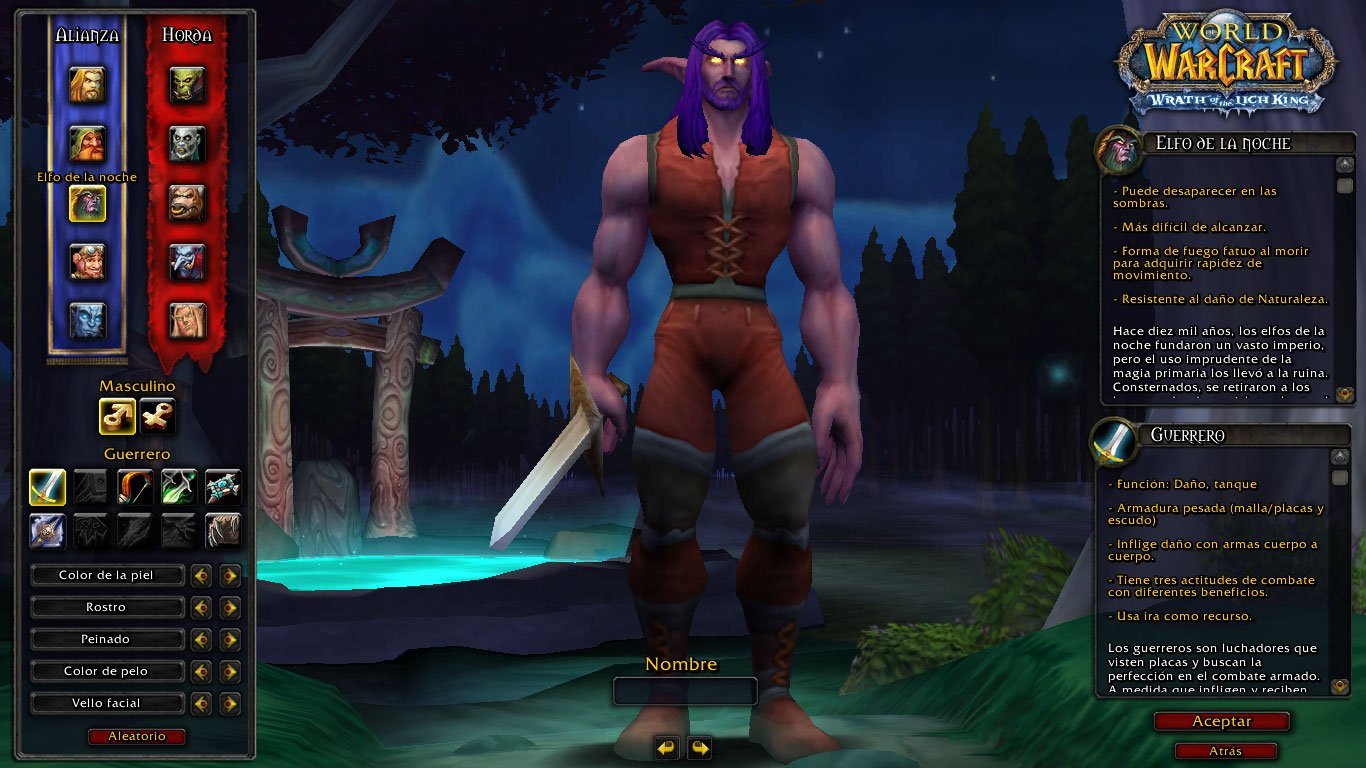Choose the Hunter class bow icon
This screenshot has height=768, width=1366.
(135, 487)
